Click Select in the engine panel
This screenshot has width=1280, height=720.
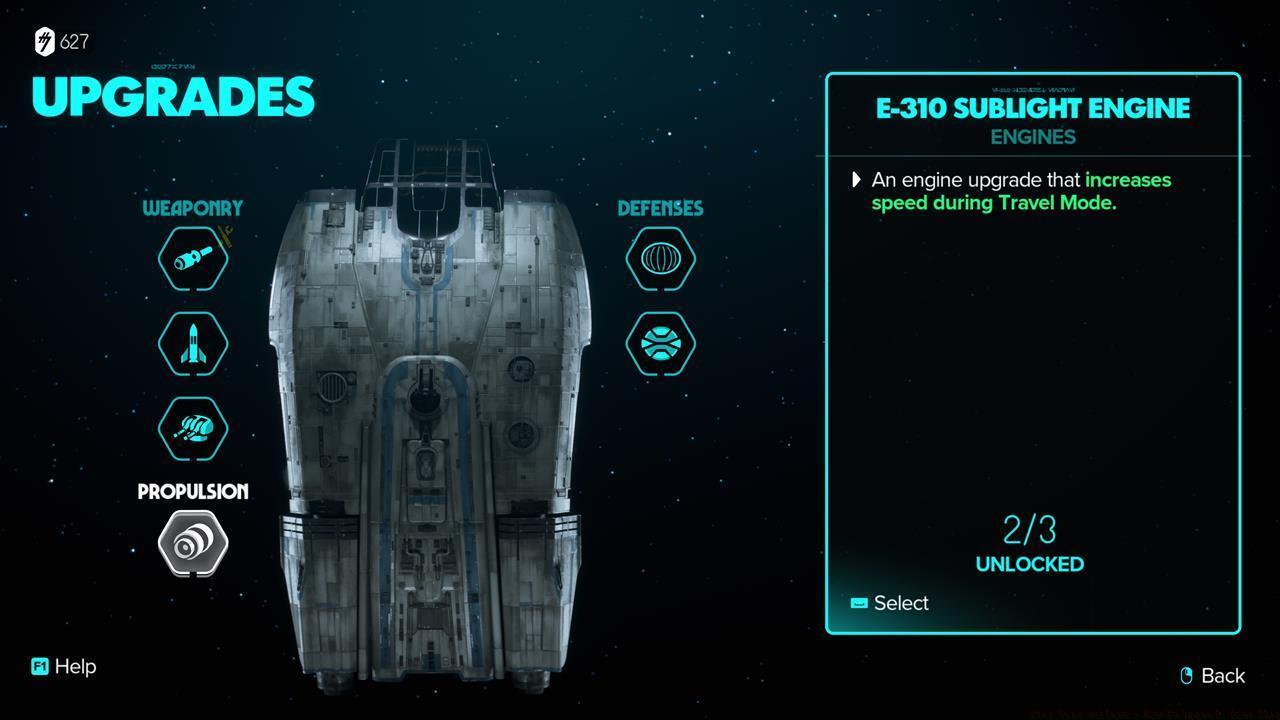890,603
